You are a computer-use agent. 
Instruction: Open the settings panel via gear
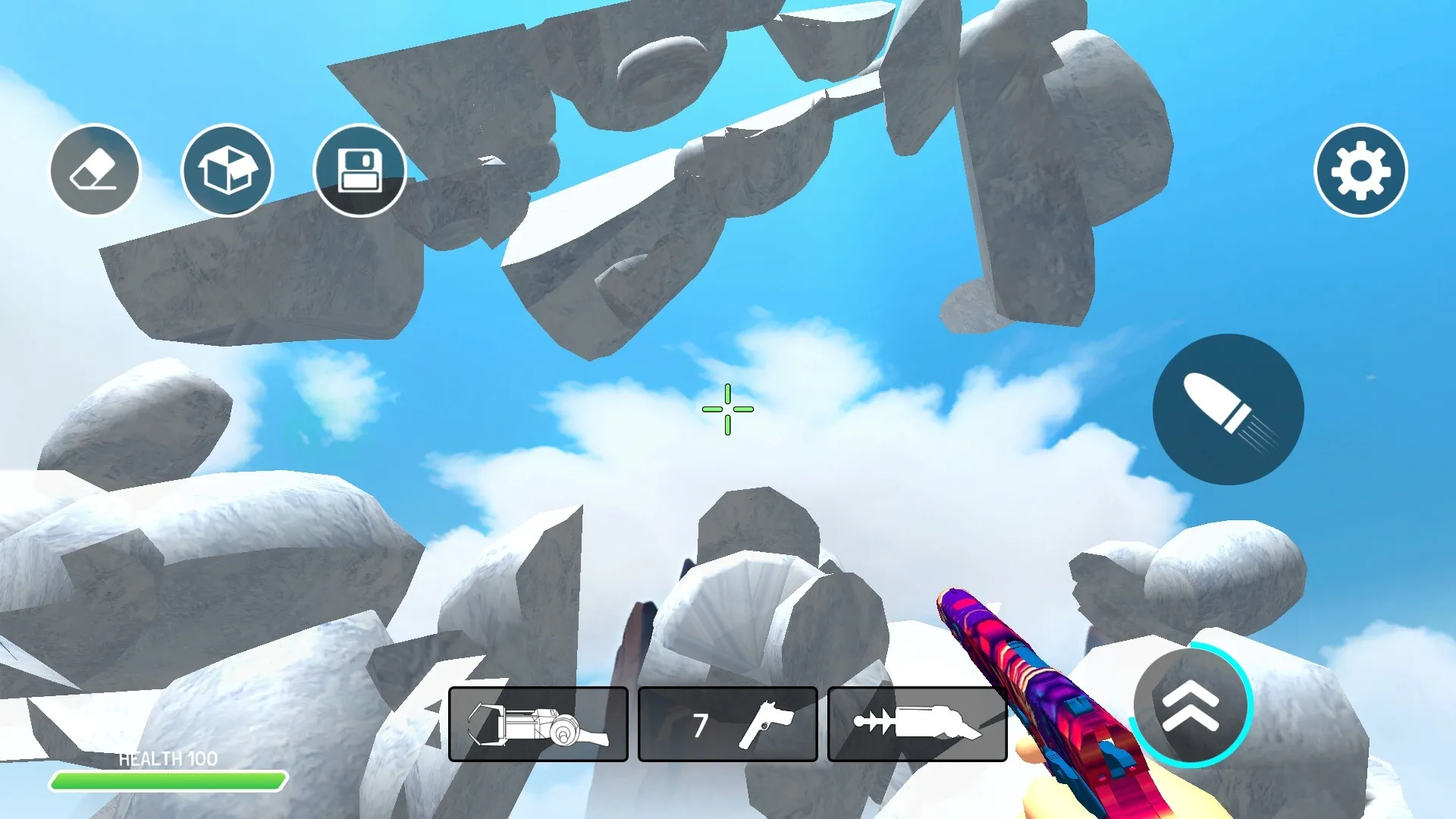click(1361, 171)
